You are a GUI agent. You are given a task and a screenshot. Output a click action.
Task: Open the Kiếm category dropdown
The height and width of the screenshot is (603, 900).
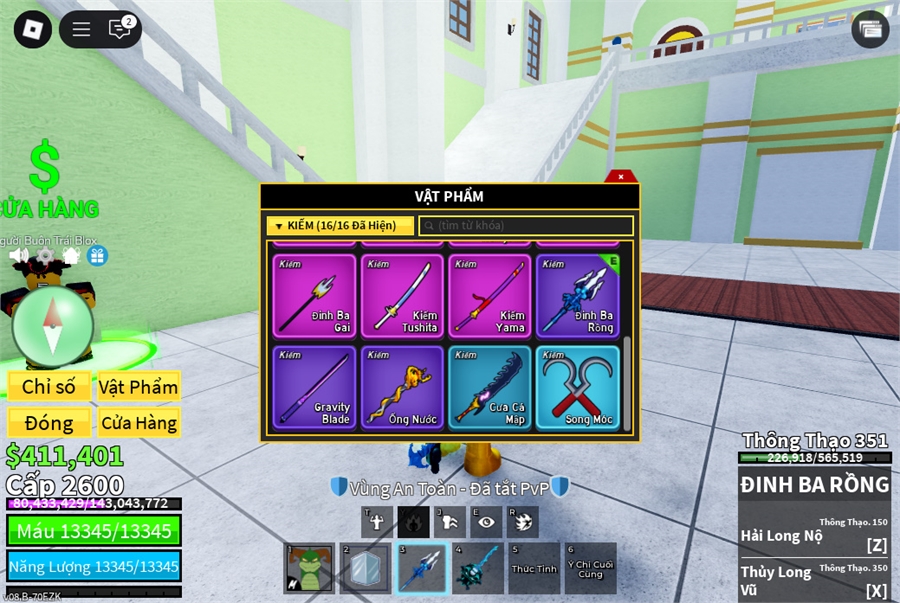click(x=340, y=226)
